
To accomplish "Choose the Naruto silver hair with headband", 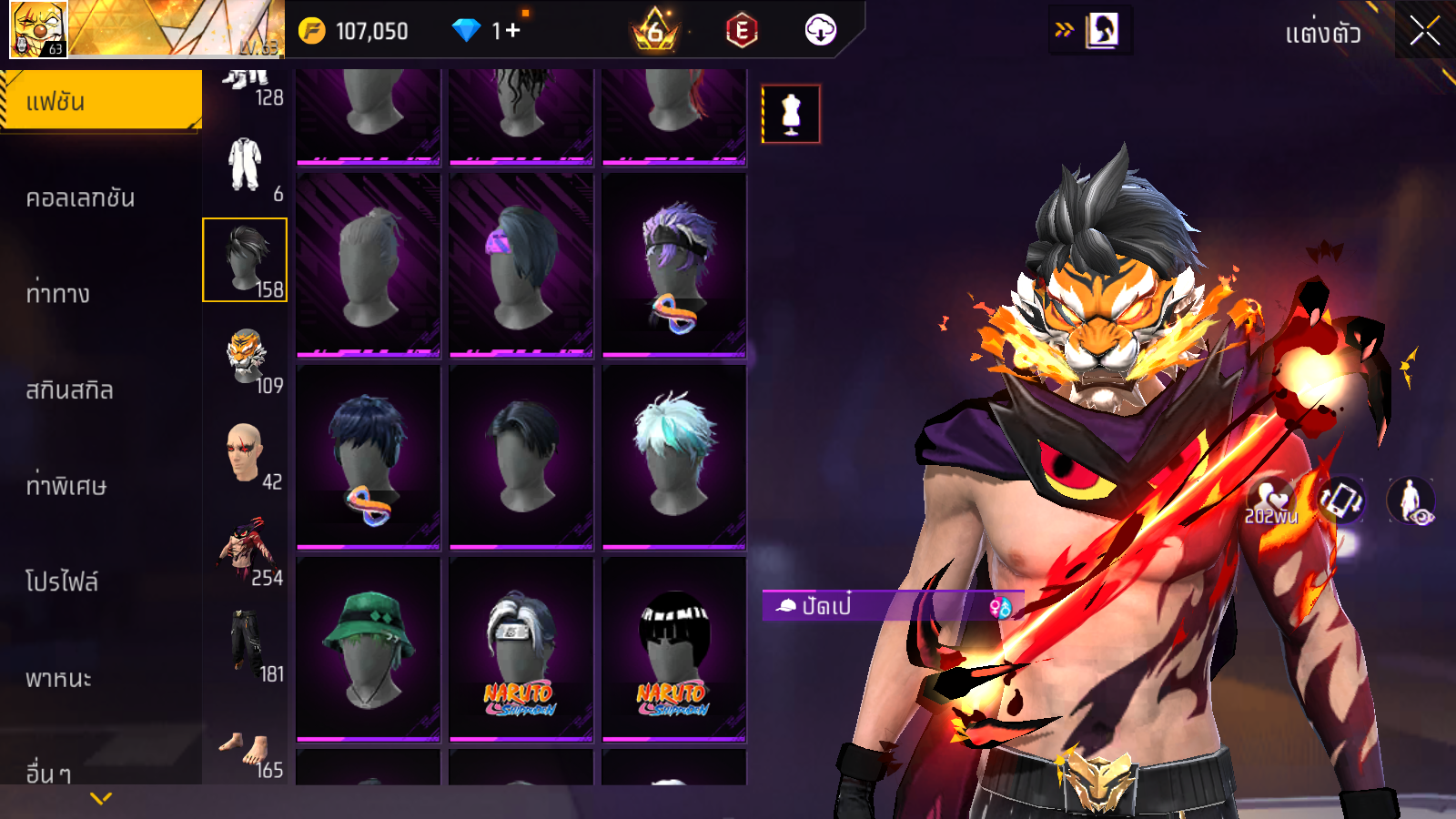I will click(x=521, y=648).
